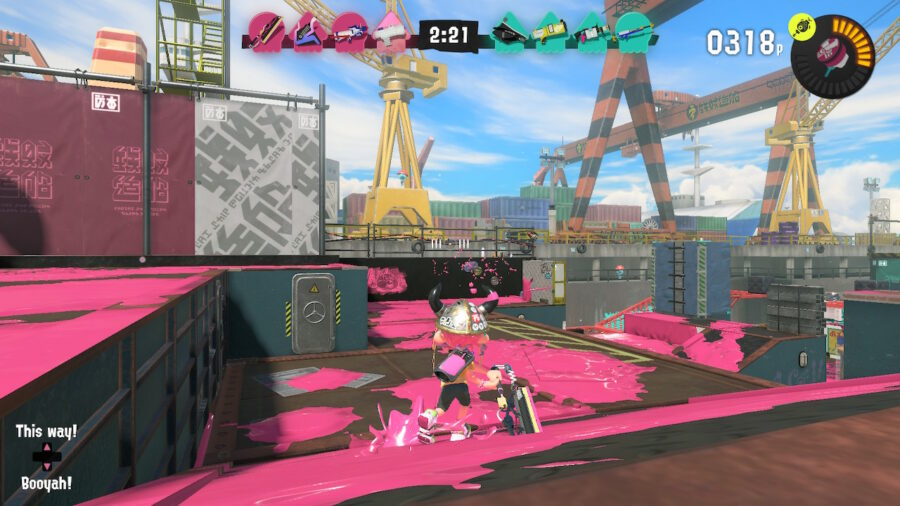
Task: Select the teal enemy with the yellow weapon
Action: tap(549, 31)
